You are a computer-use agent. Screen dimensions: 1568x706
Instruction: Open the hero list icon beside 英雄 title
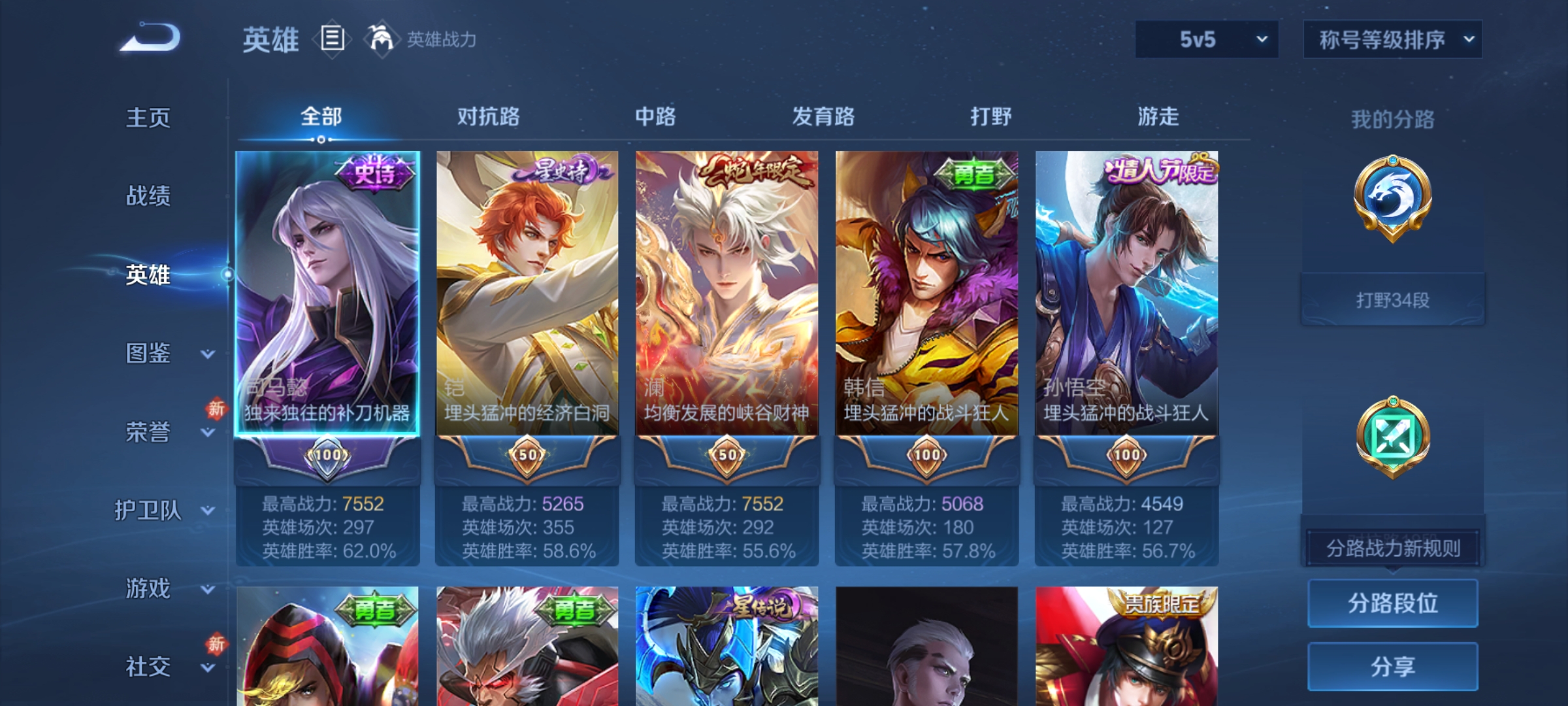click(332, 39)
